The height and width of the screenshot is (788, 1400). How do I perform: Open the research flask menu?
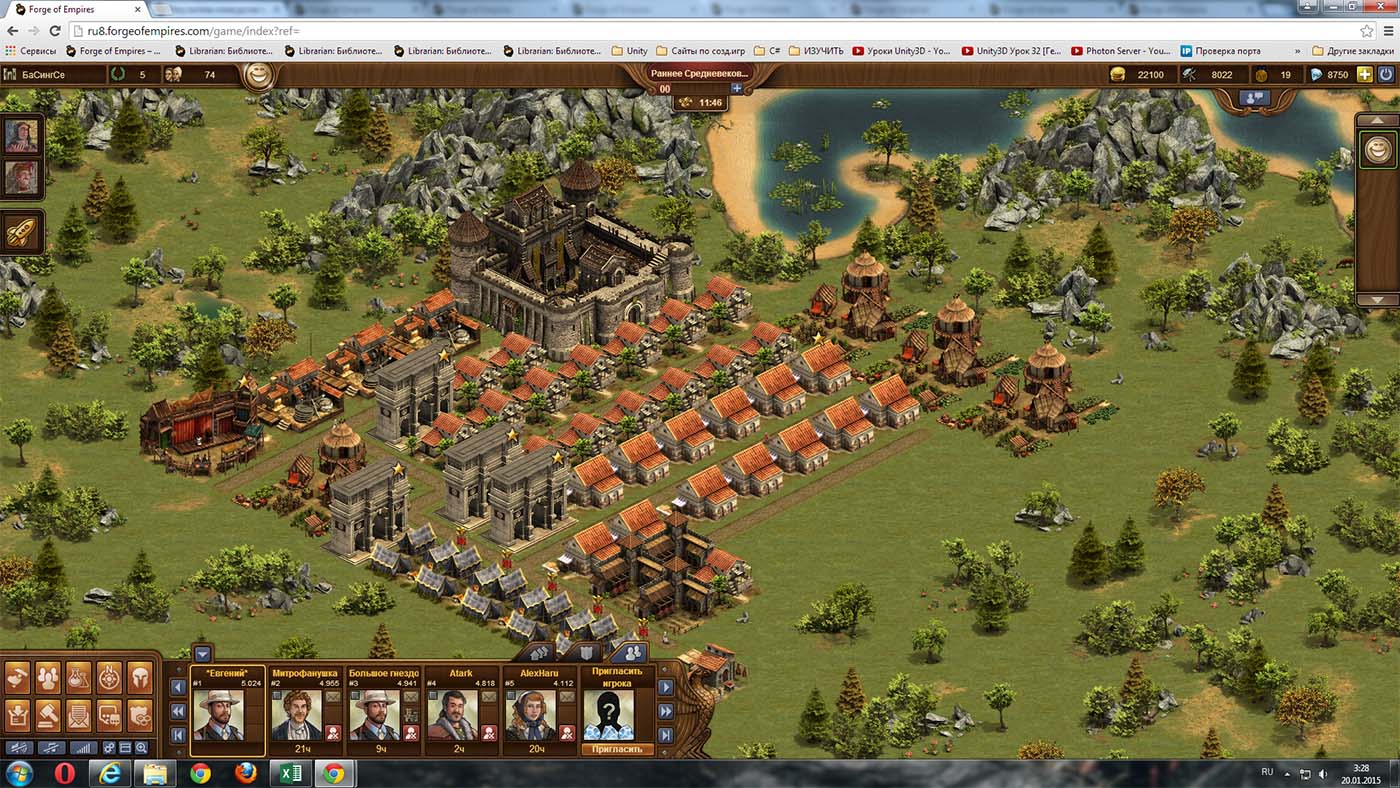click(x=78, y=678)
